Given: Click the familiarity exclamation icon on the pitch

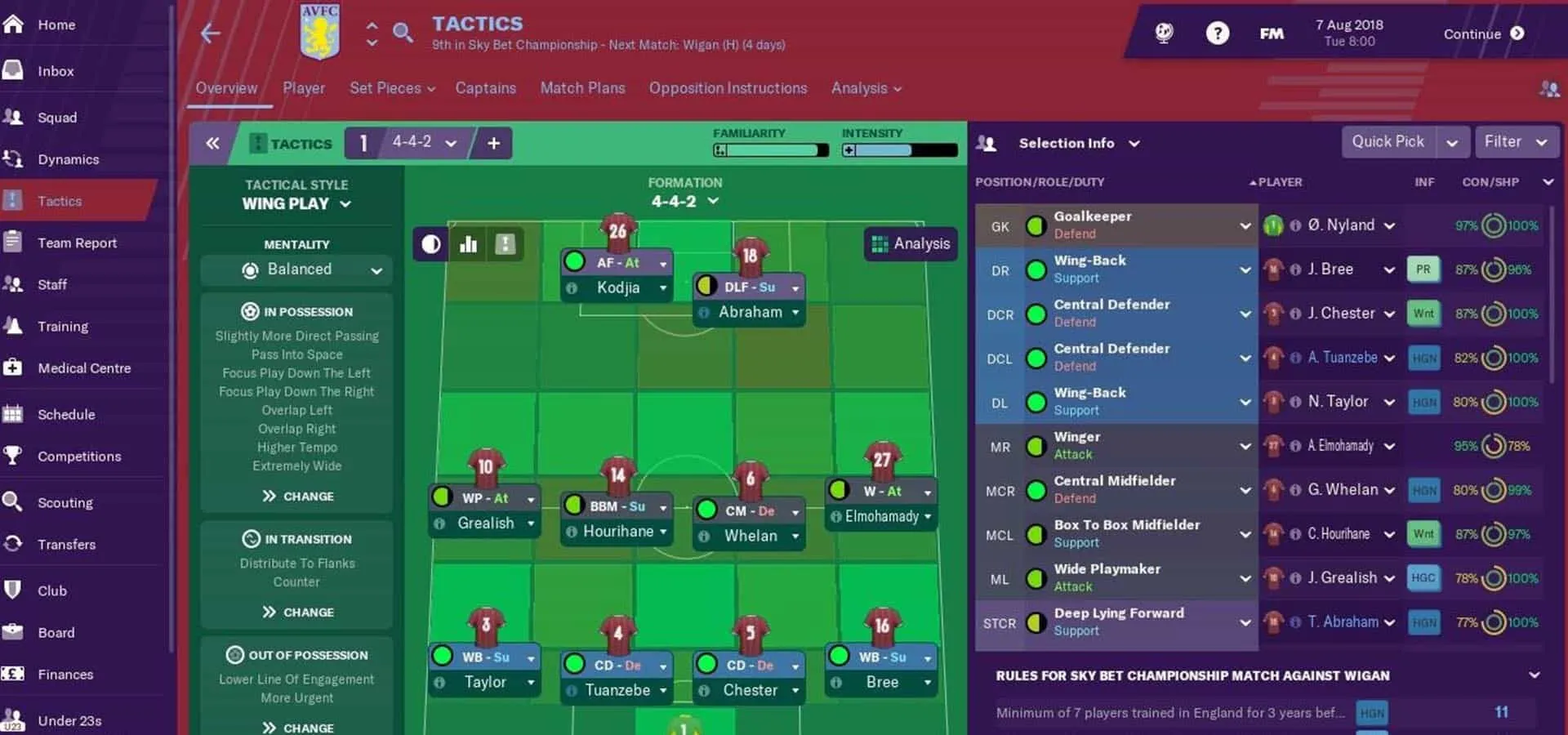Looking at the screenshot, I should pyautogui.click(x=505, y=243).
